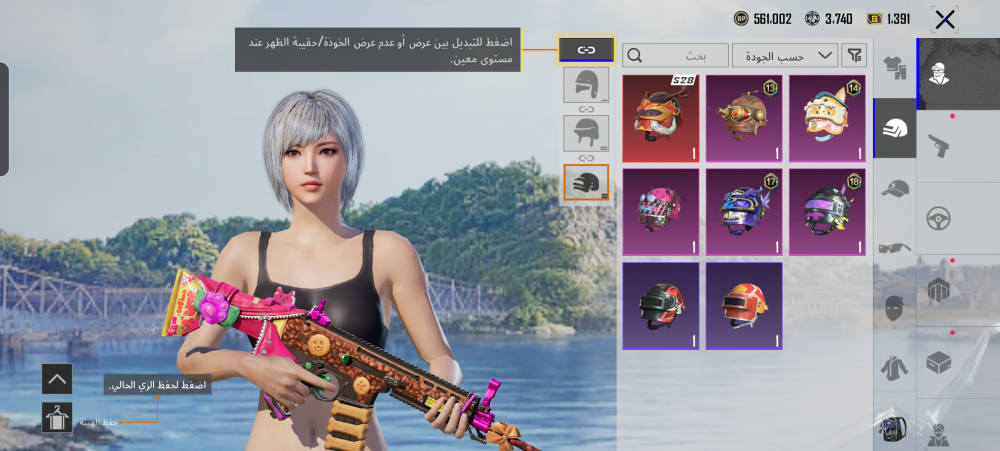Open the filter funnel options
The height and width of the screenshot is (451, 1000).
[854, 55]
